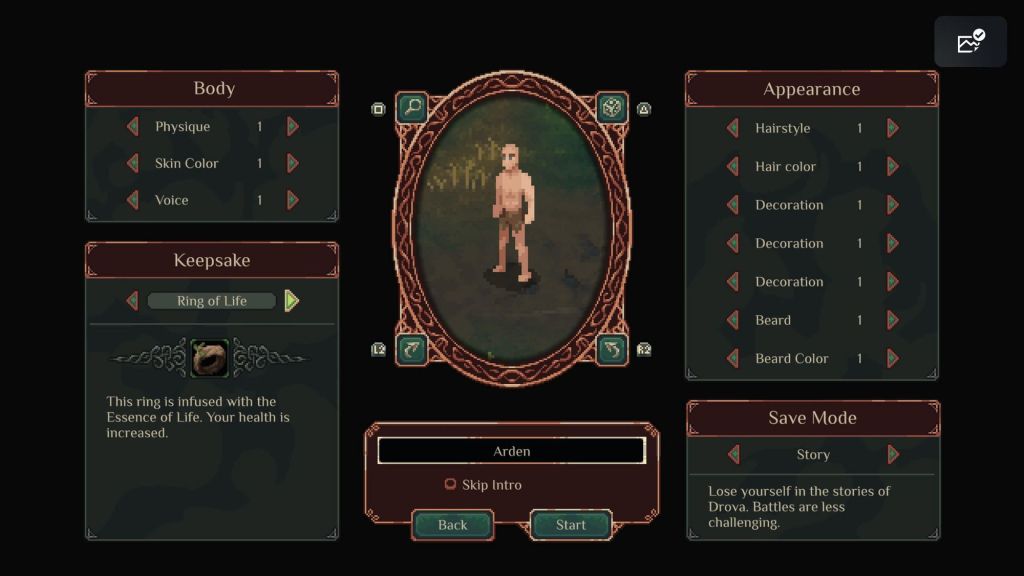This screenshot has height=576, width=1024.
Task: Toggle the Skip Intro checkbox
Action: pos(450,485)
